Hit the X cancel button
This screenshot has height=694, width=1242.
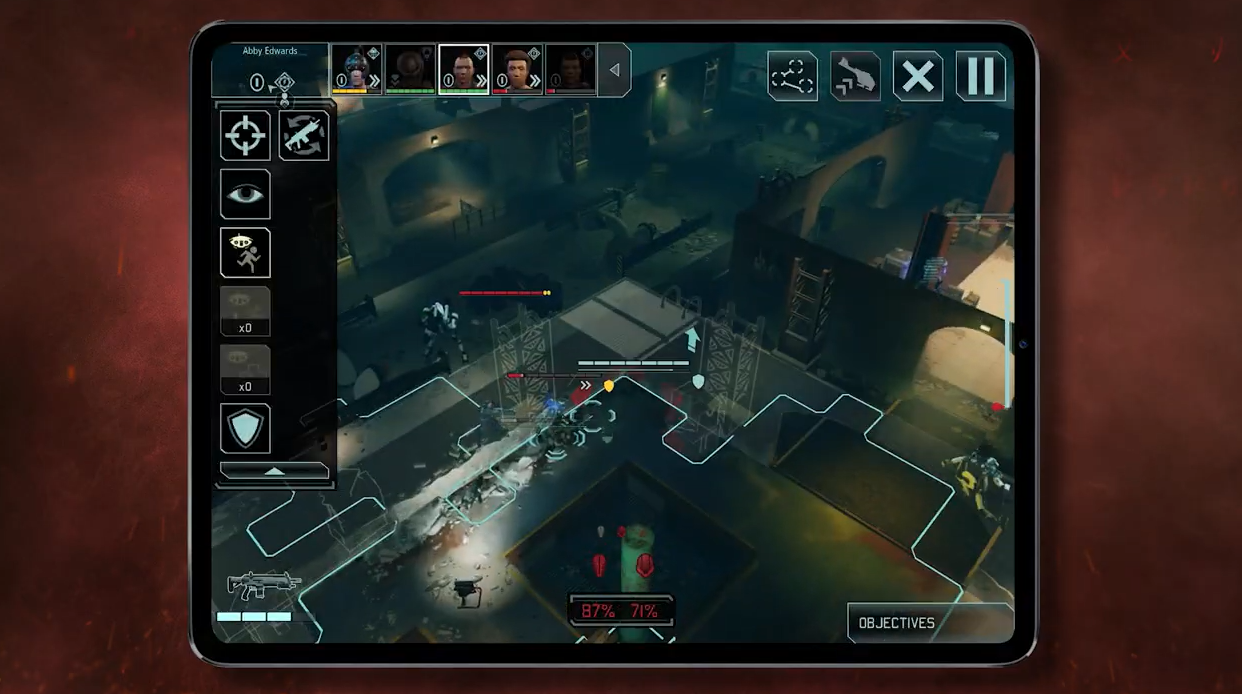click(x=918, y=76)
